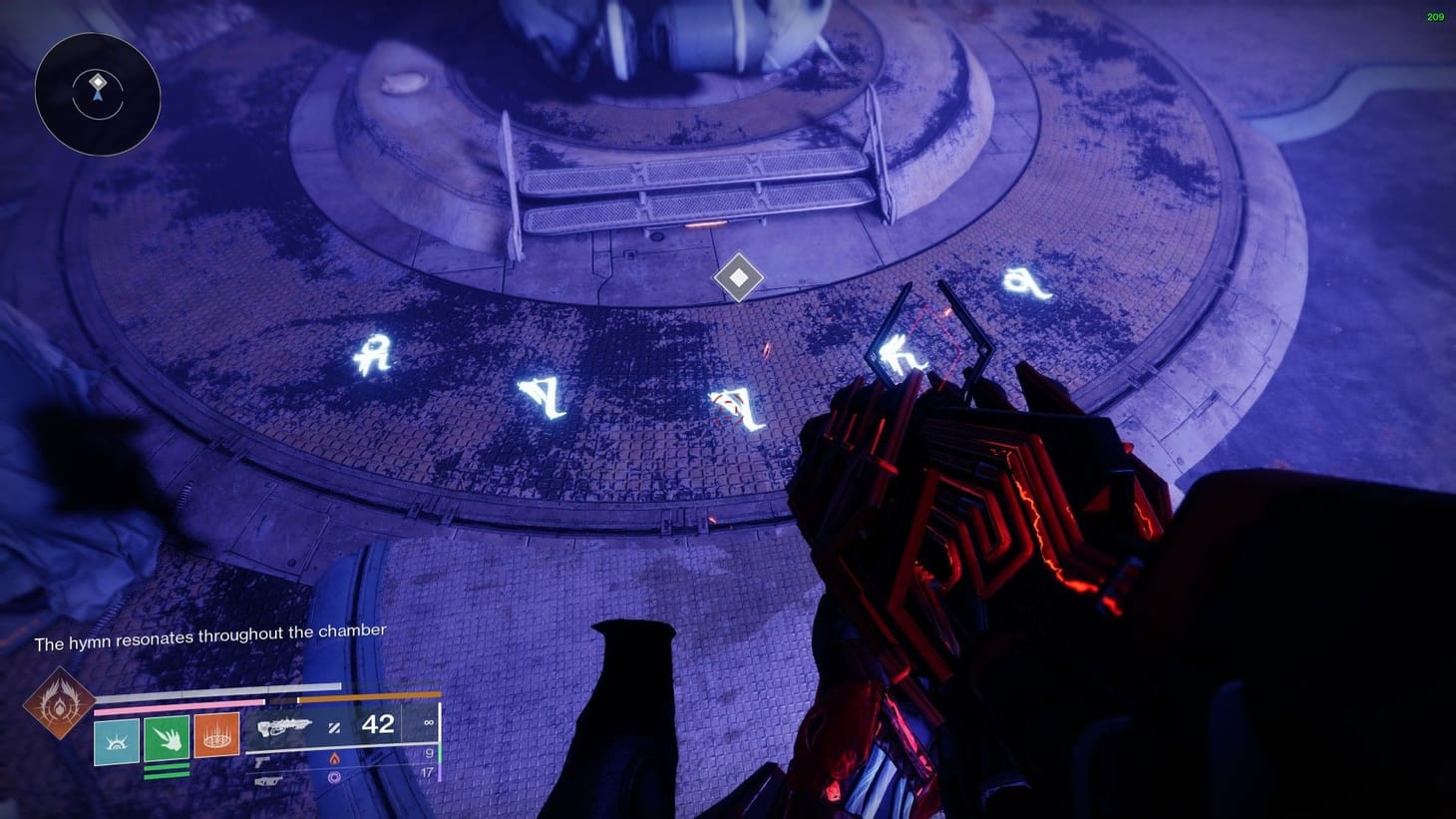
Task: Click the green melee charge indicator bars
Action: coord(167,771)
